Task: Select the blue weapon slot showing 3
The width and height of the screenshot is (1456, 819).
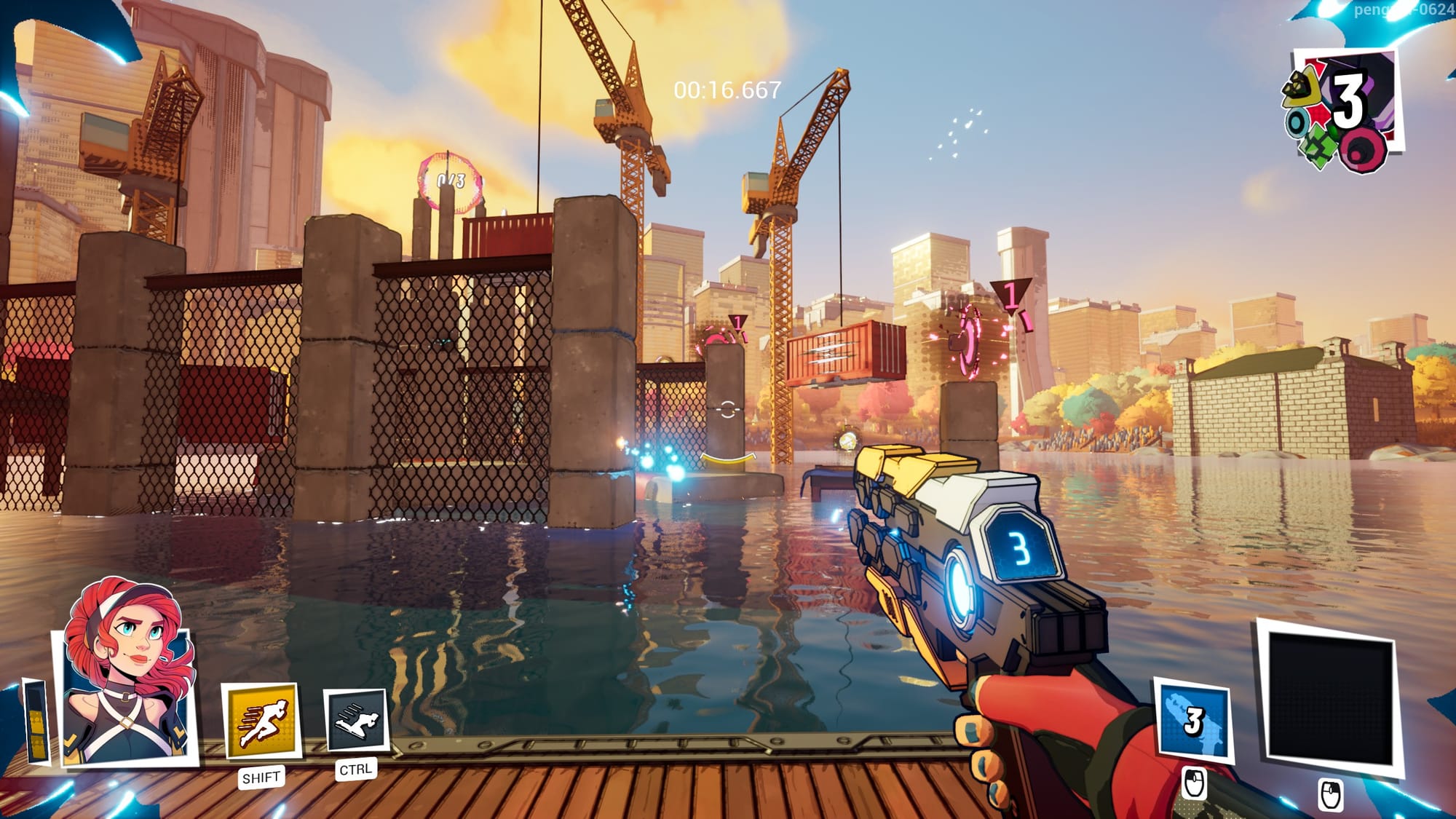Action: coord(1192,722)
